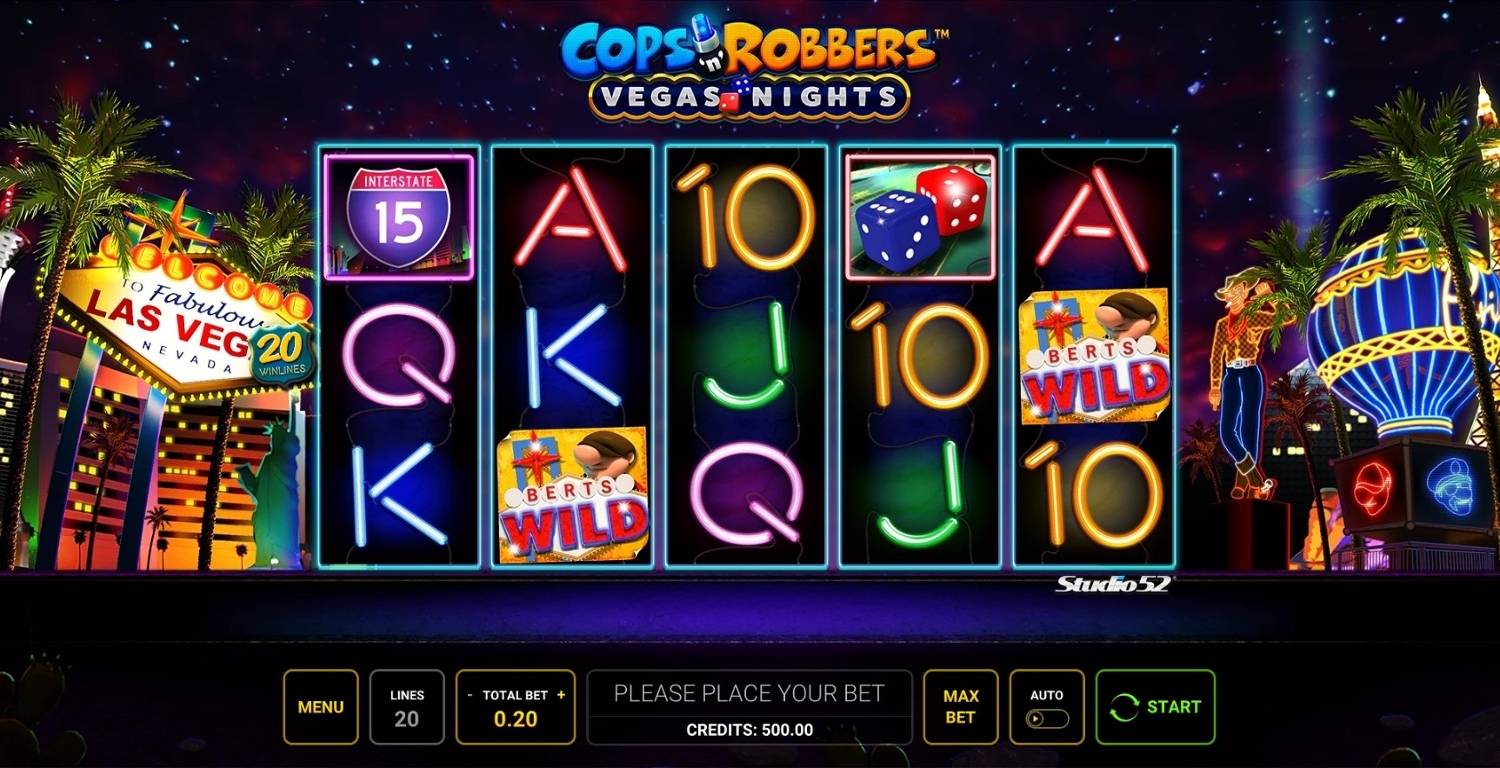Click the CREDITS 500.00 field
The image size is (1500, 768).
pyautogui.click(x=750, y=729)
